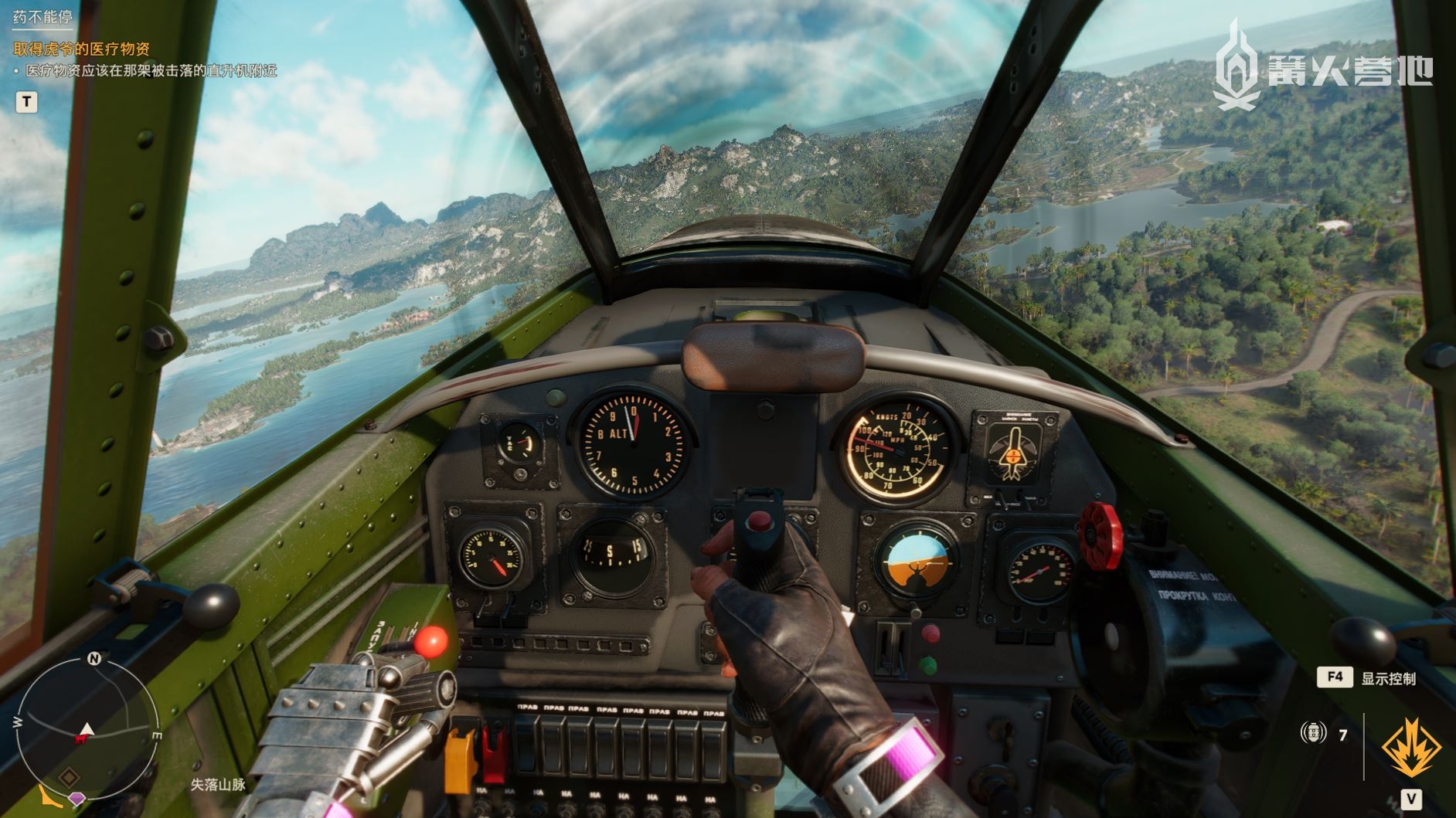The image size is (1456, 818).
Task: Click the 篝火营地 watermark logo
Action: 1322,69
